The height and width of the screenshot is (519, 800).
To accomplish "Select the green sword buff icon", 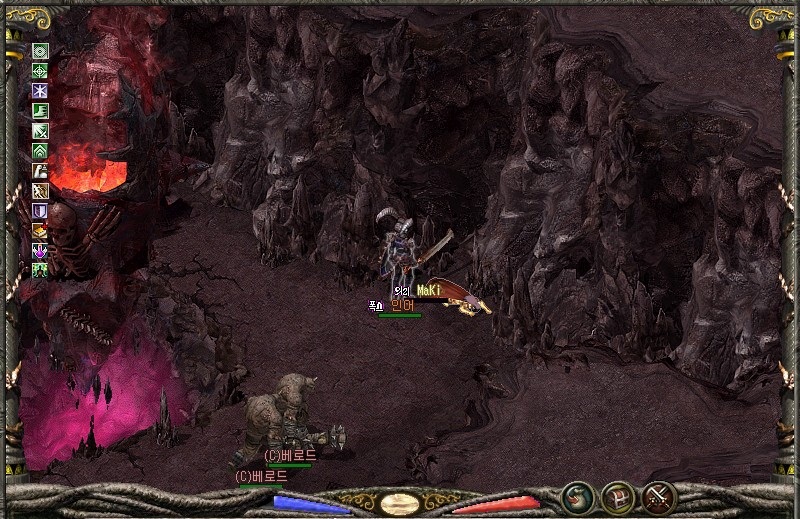I will (41, 131).
